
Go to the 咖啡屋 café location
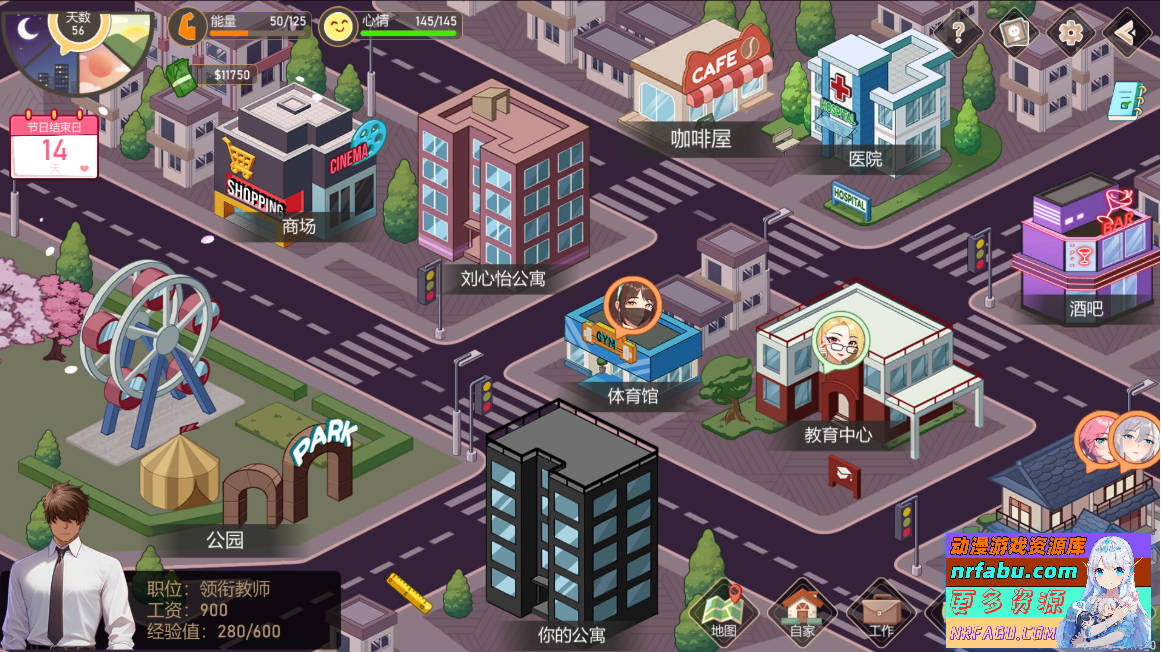pyautogui.click(x=701, y=139)
